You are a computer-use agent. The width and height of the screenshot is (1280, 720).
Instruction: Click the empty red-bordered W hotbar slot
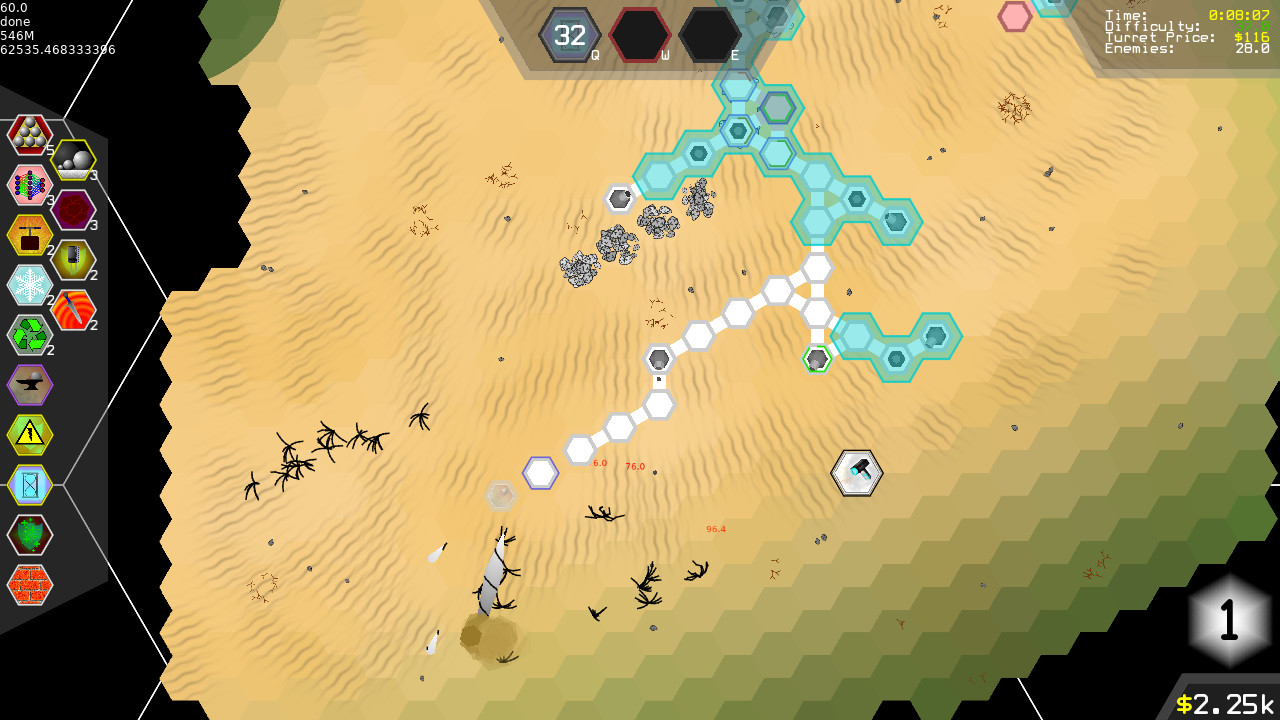click(x=638, y=35)
